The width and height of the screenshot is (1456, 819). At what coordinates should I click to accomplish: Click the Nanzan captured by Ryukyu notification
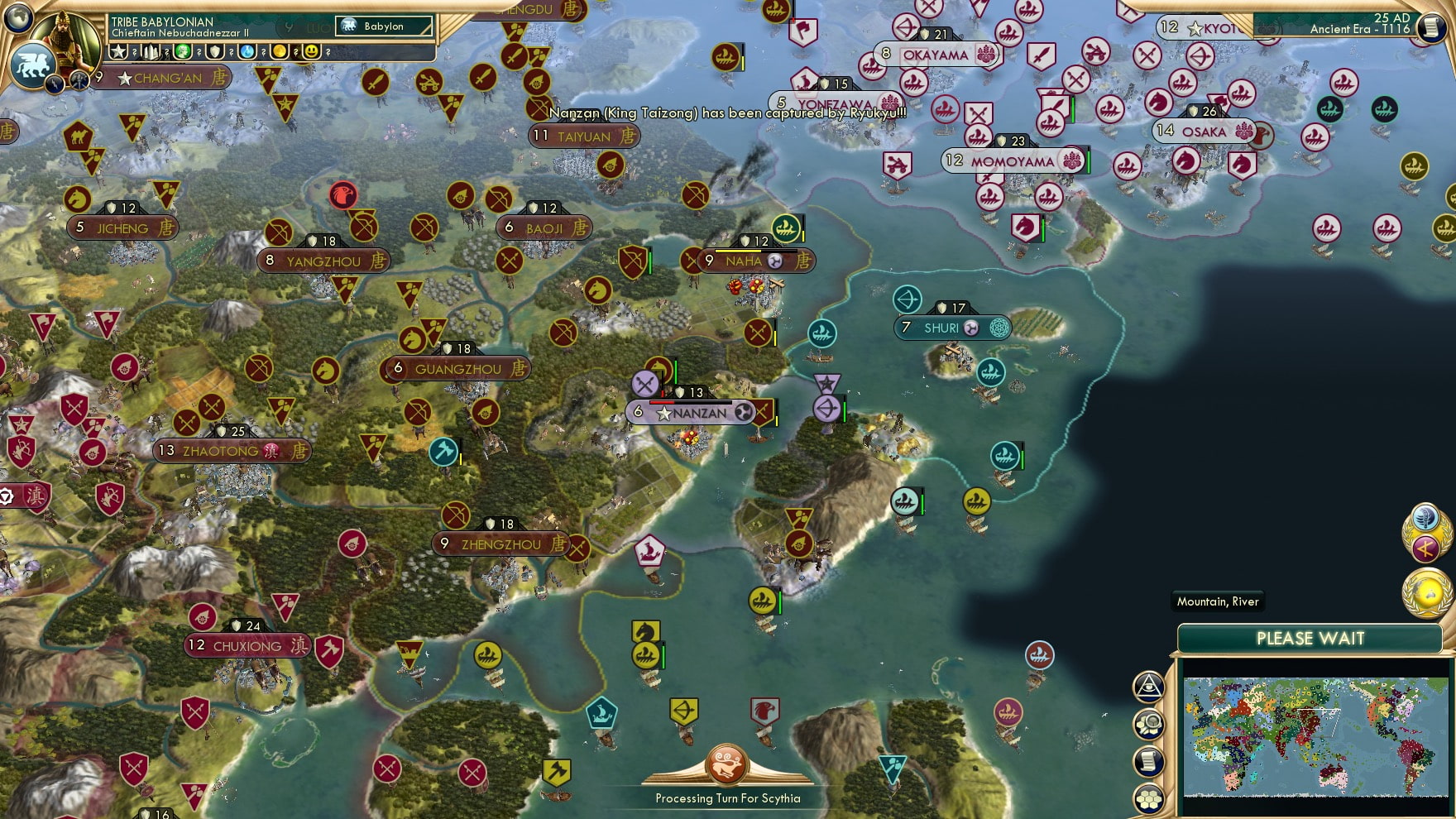coord(728,112)
